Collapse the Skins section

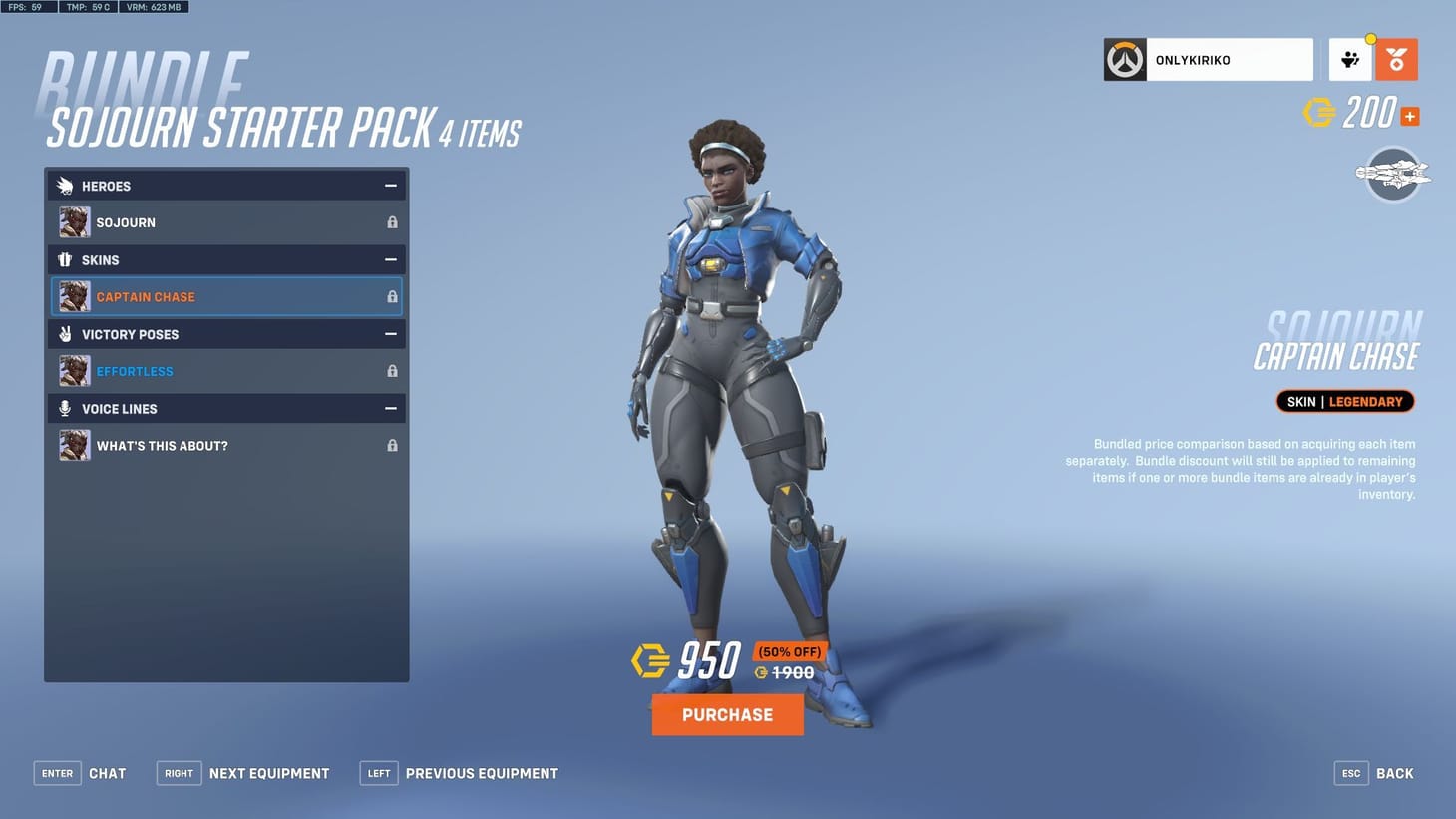392,258
